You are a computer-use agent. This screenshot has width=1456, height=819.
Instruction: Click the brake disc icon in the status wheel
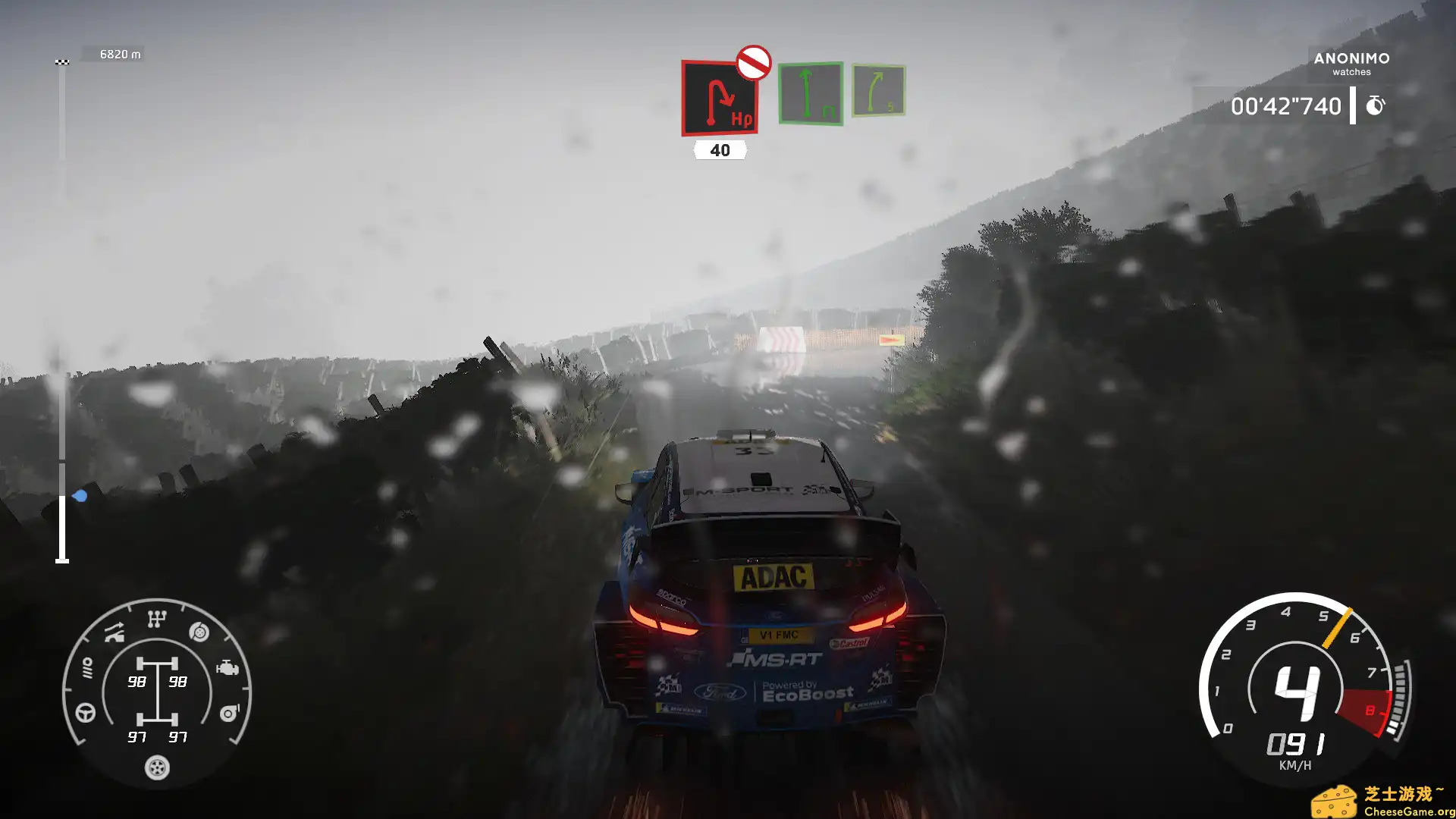(199, 632)
